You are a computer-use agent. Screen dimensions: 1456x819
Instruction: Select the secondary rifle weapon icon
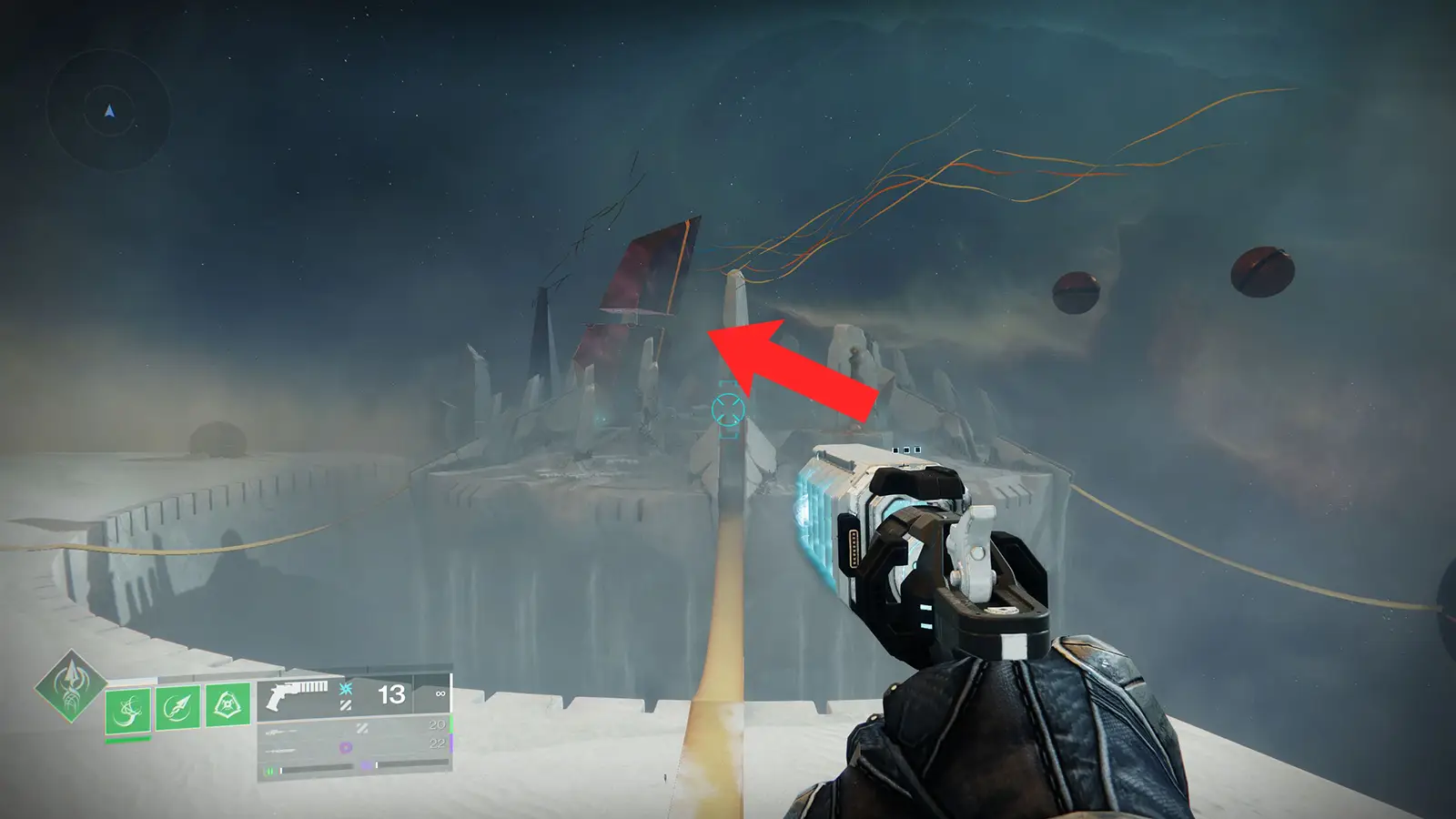coord(279,733)
